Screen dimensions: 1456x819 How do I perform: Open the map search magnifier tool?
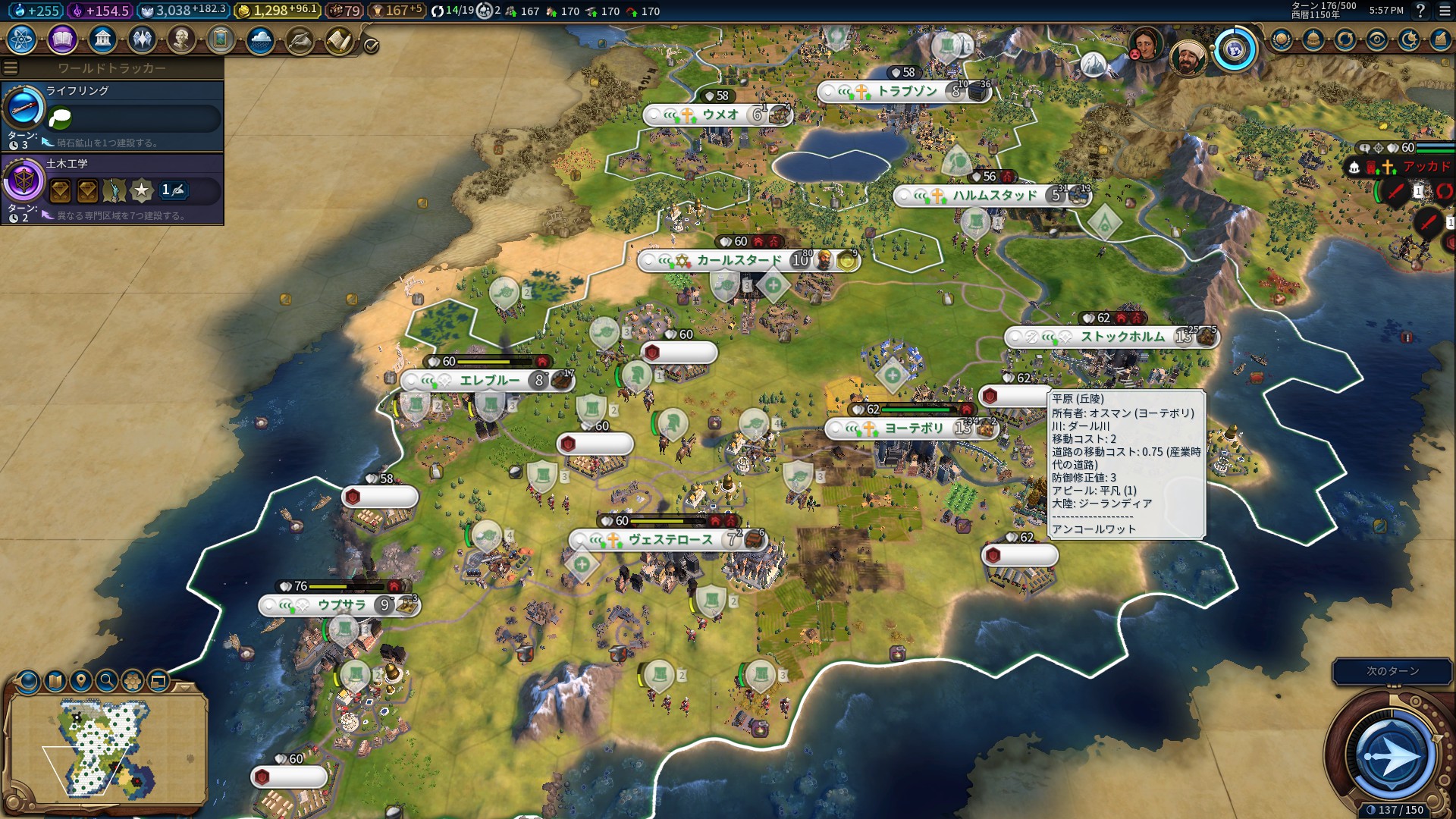(x=107, y=680)
